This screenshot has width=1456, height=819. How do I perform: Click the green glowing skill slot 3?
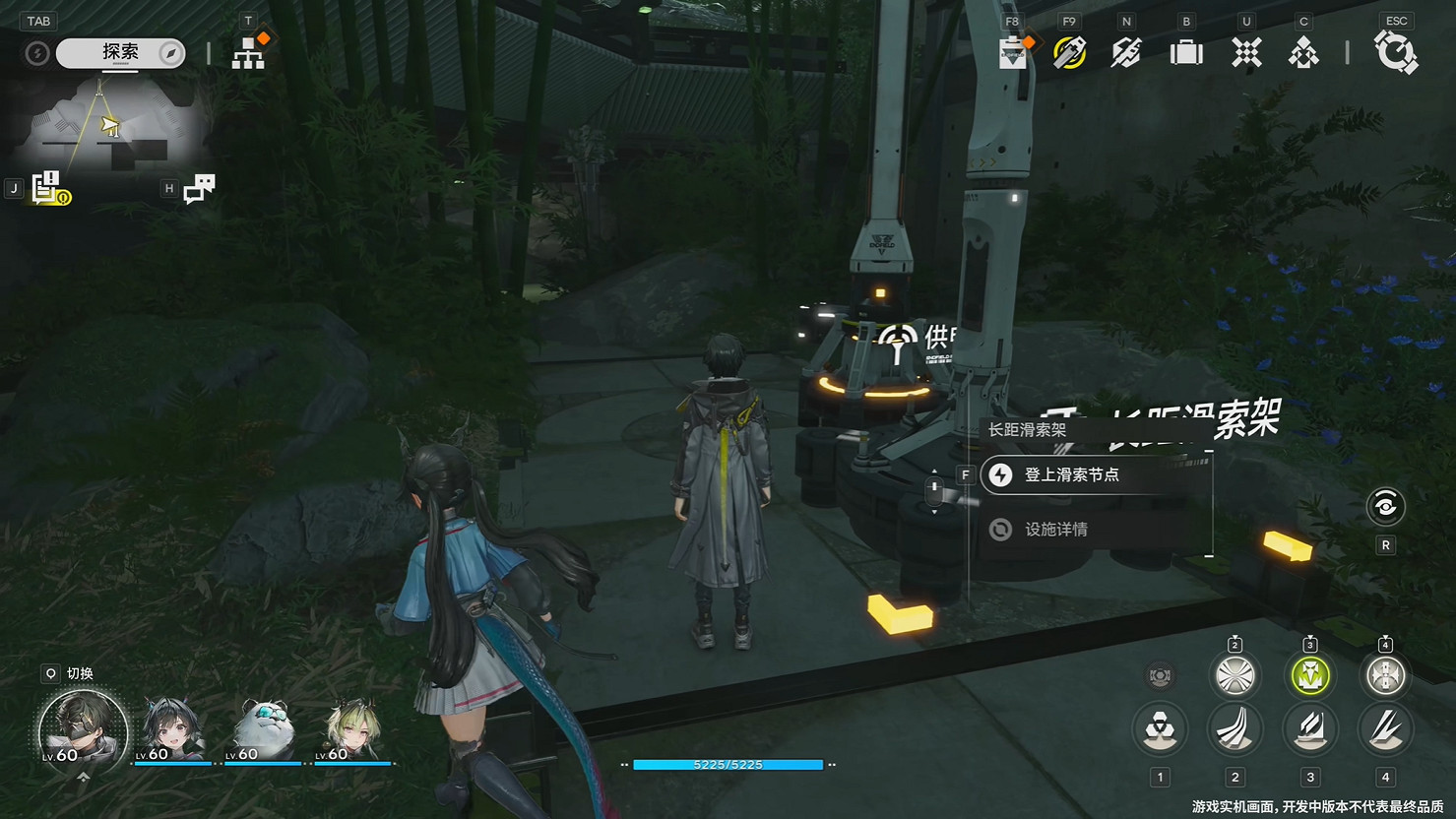1310,676
